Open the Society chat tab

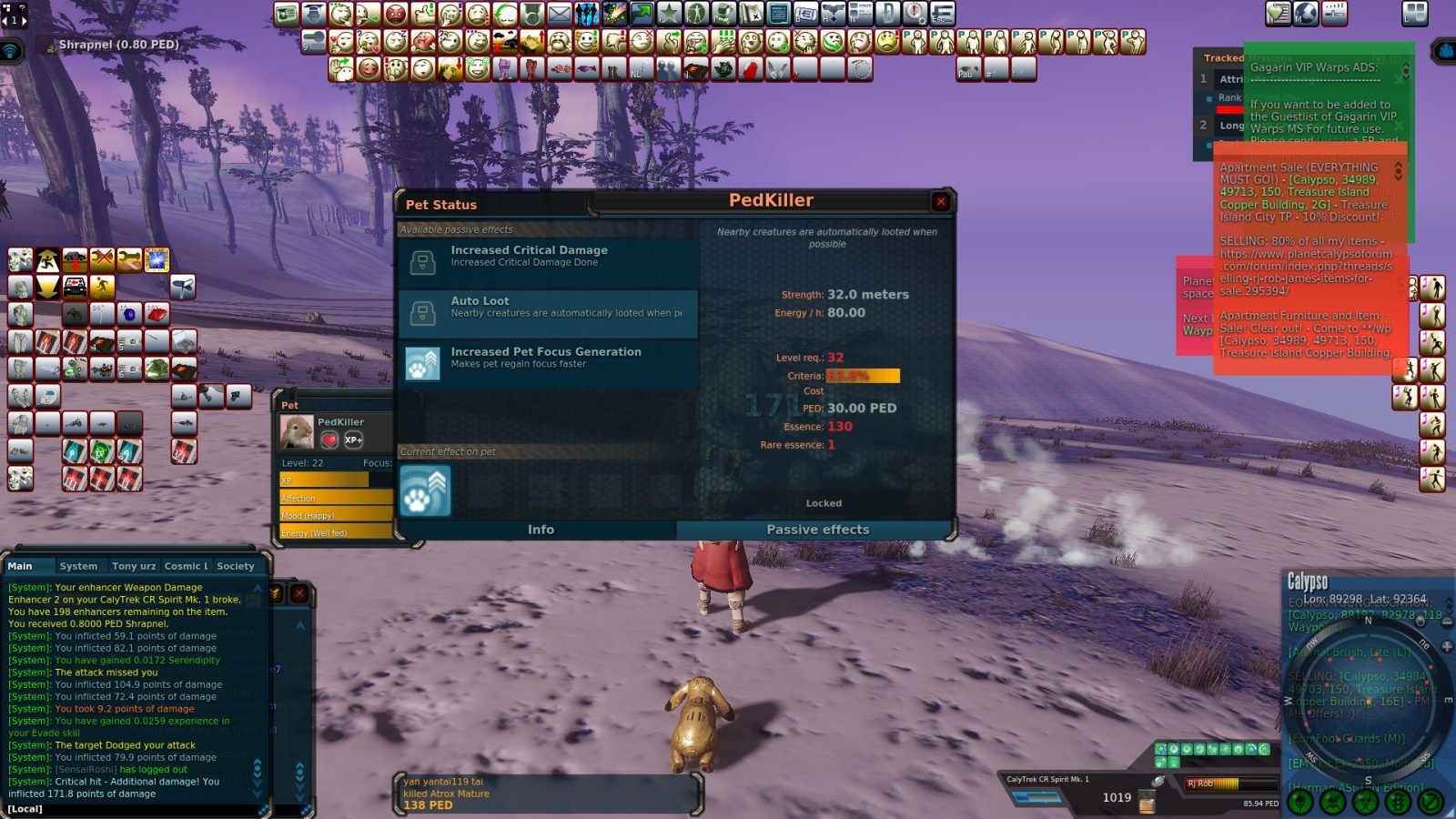tap(236, 565)
